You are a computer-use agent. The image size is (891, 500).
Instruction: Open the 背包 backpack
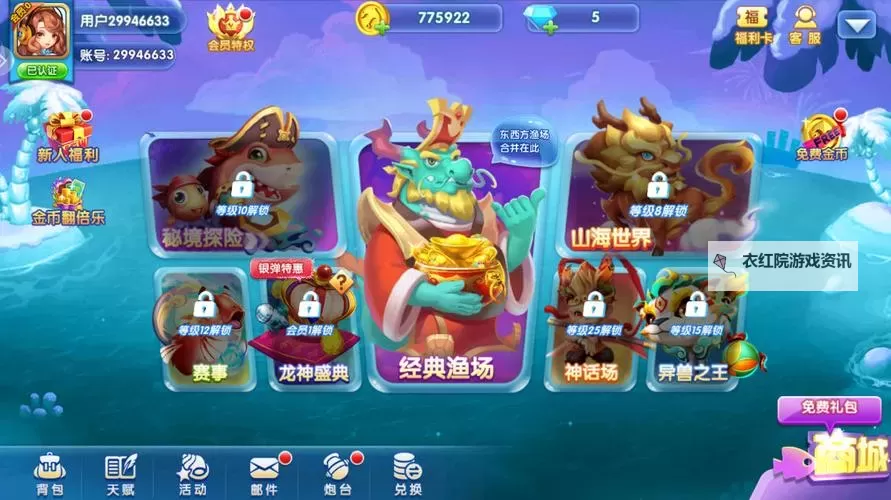(x=49, y=473)
